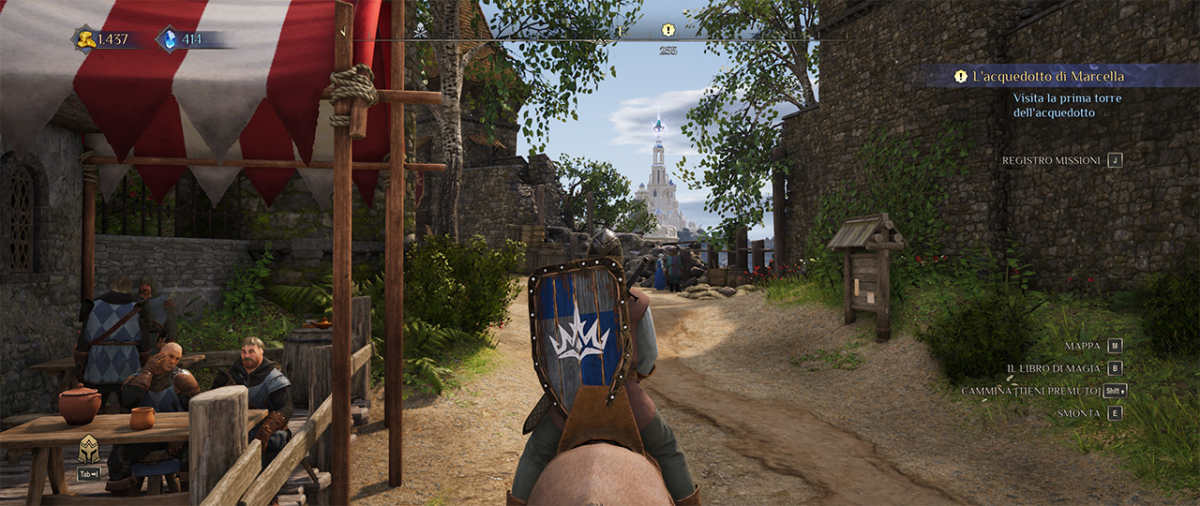This screenshot has width=1200, height=506.
Task: Open the Mappa label
Action: pos(1083,346)
